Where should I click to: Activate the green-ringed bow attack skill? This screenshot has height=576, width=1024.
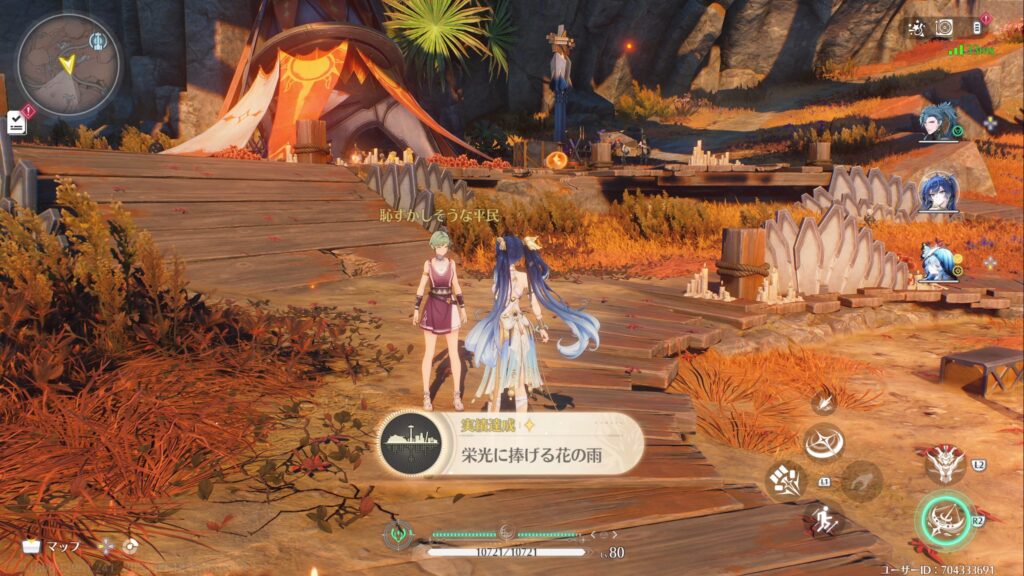click(943, 518)
